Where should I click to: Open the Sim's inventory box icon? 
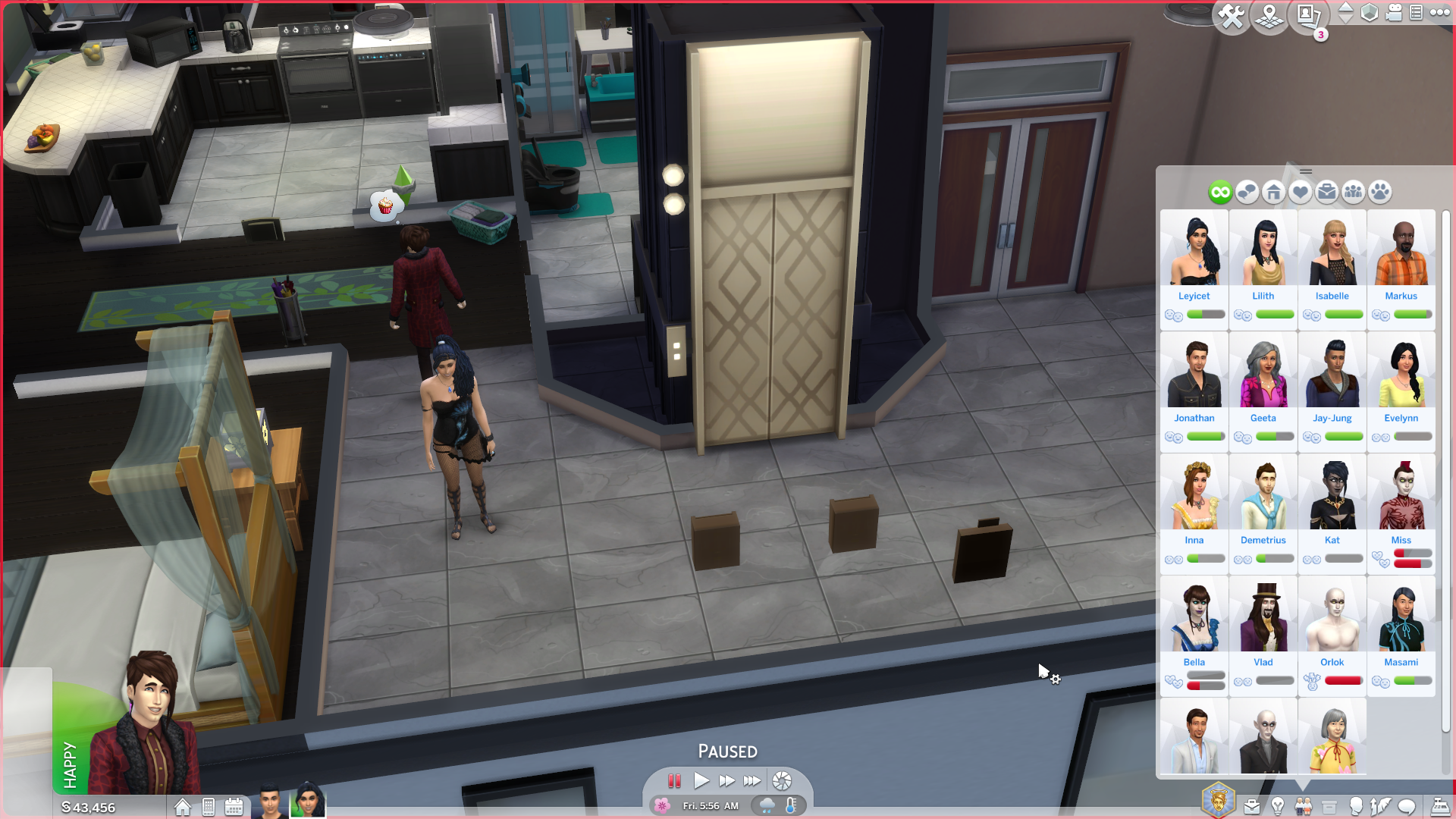1329,806
